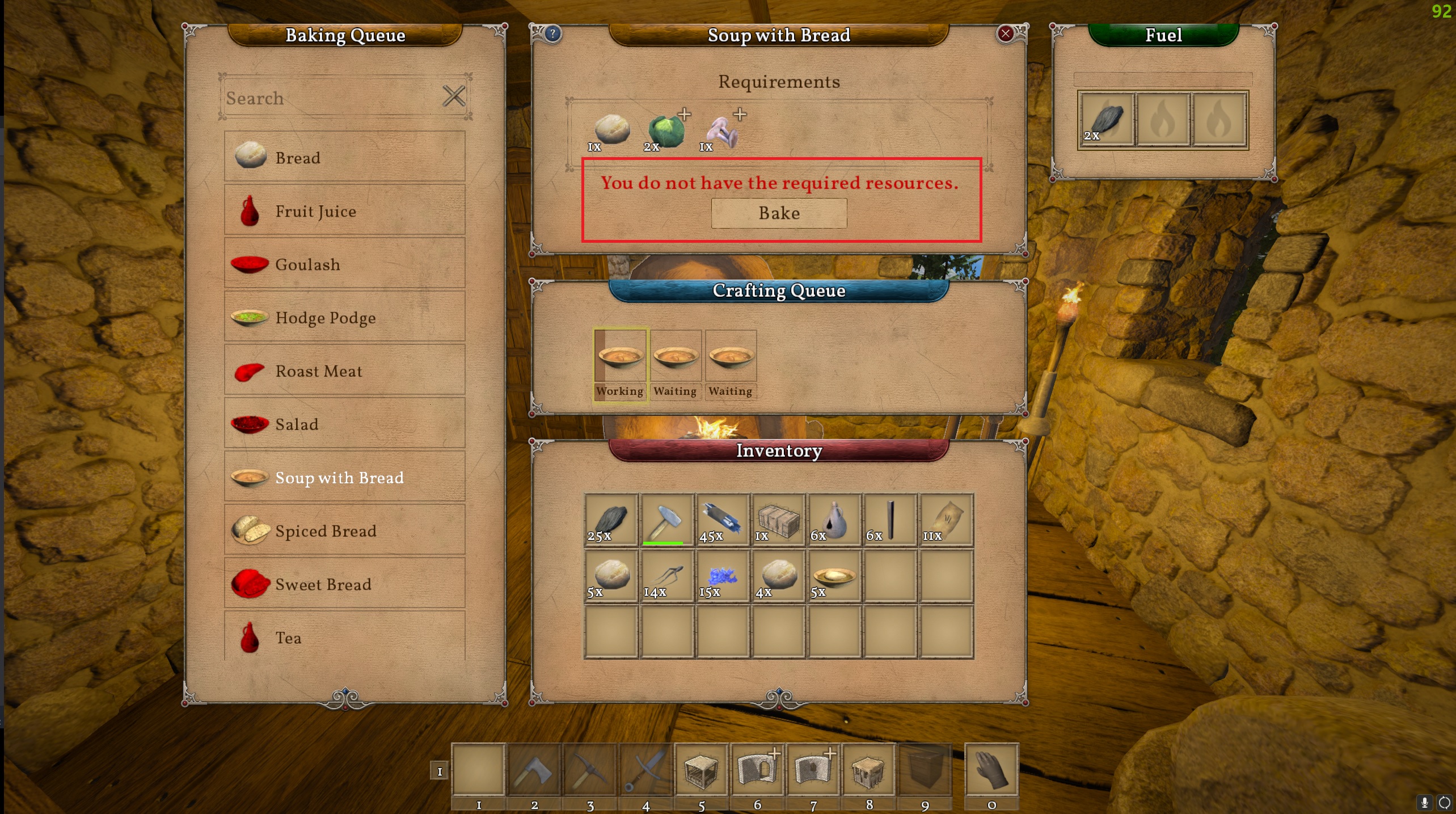This screenshot has height=814, width=1456.
Task: Choose the Sweet Bread recipe
Action: tap(344, 584)
